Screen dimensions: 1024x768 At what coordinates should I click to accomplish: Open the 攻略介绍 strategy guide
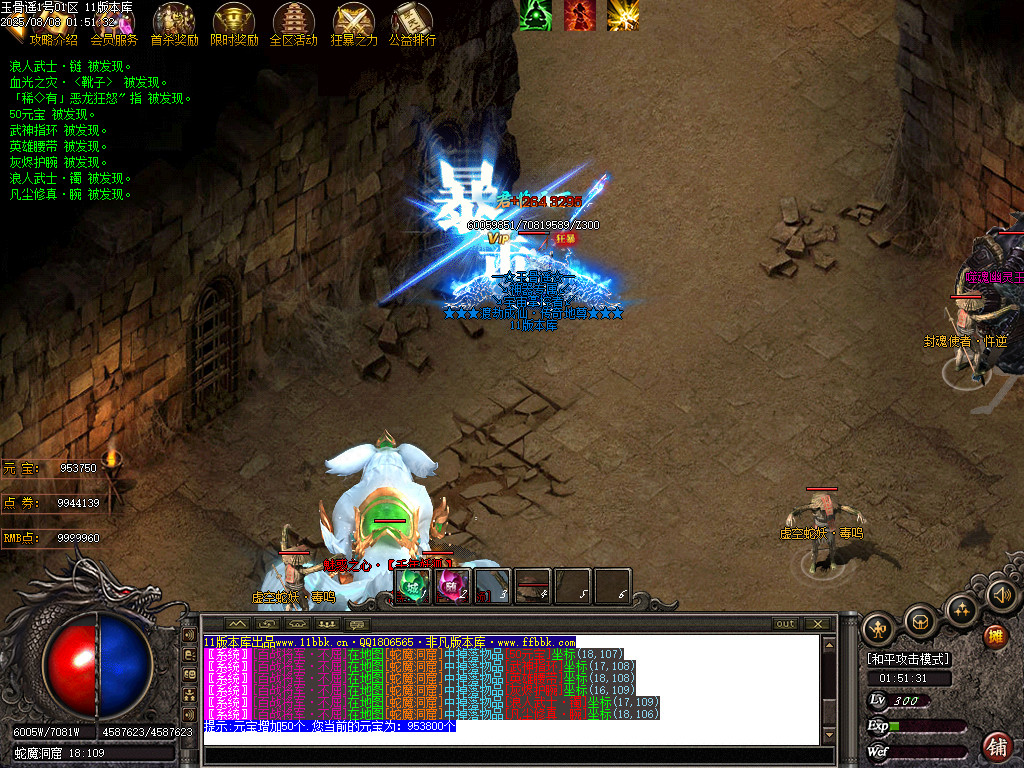(52, 40)
